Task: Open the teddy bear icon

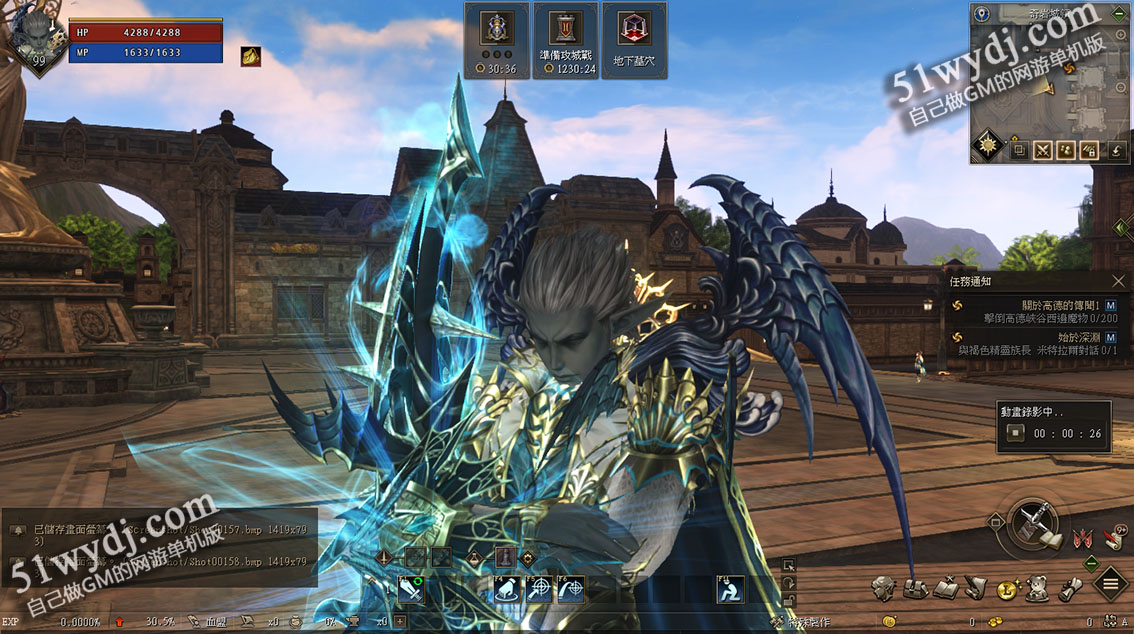Action: (1038, 588)
